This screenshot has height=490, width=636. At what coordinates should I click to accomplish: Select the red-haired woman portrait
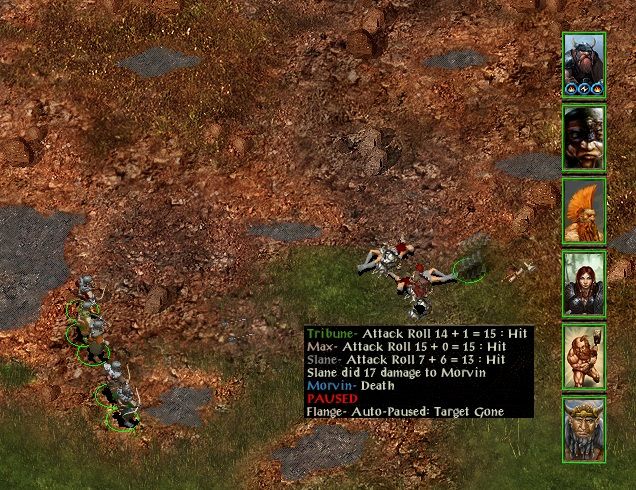(584, 283)
